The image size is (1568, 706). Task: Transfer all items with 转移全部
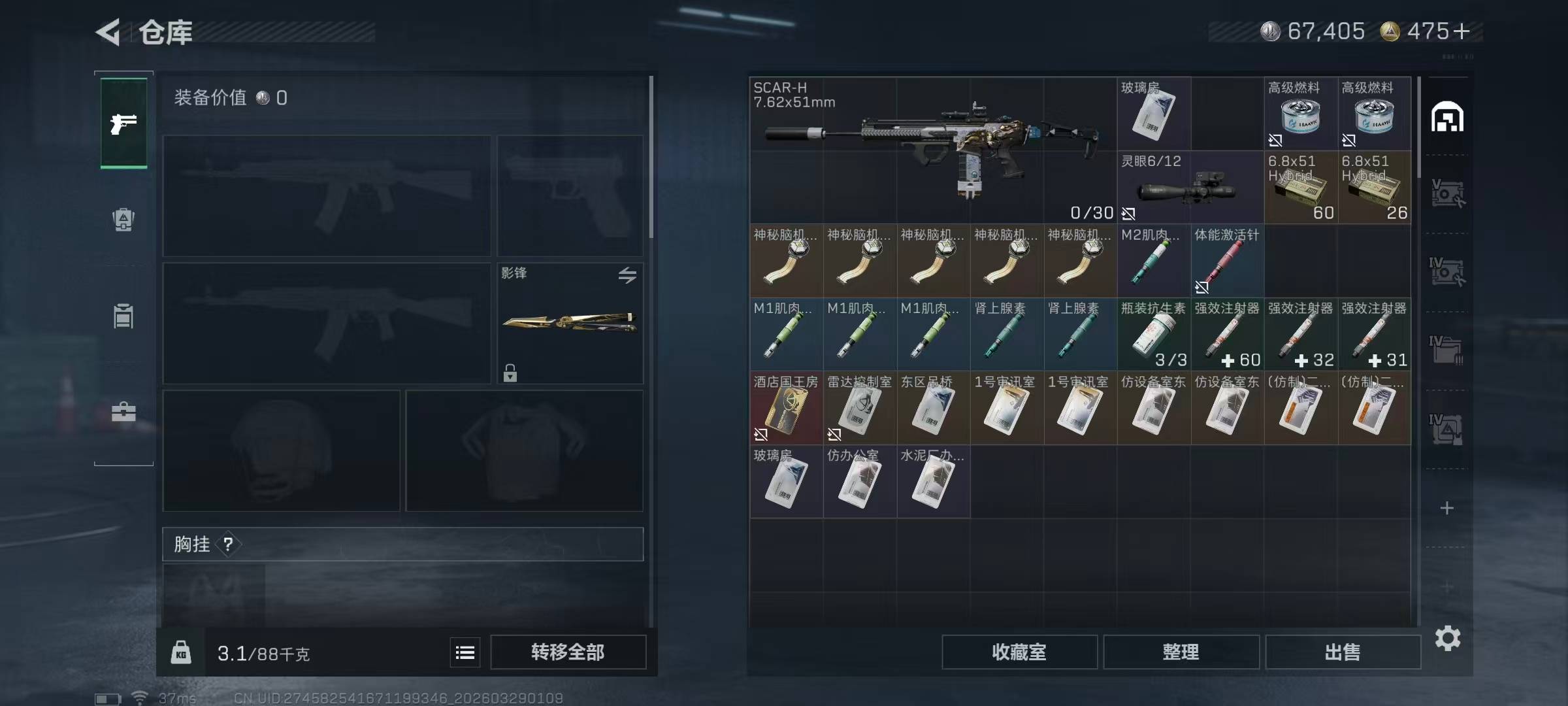(x=568, y=652)
